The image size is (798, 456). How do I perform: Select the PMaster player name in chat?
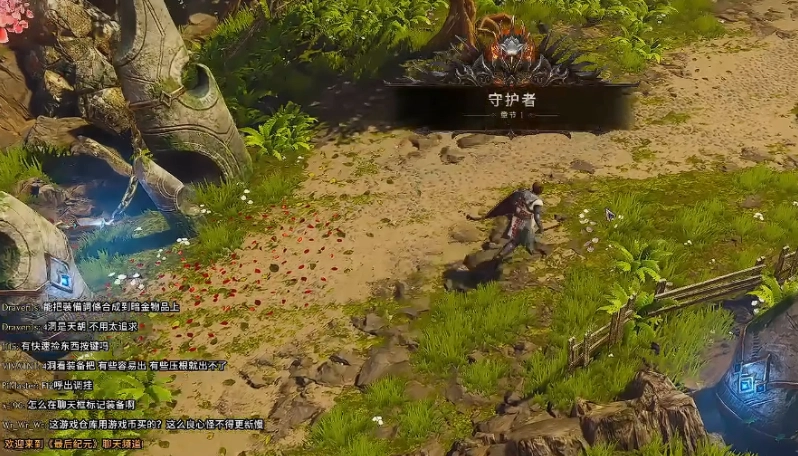(x=18, y=385)
